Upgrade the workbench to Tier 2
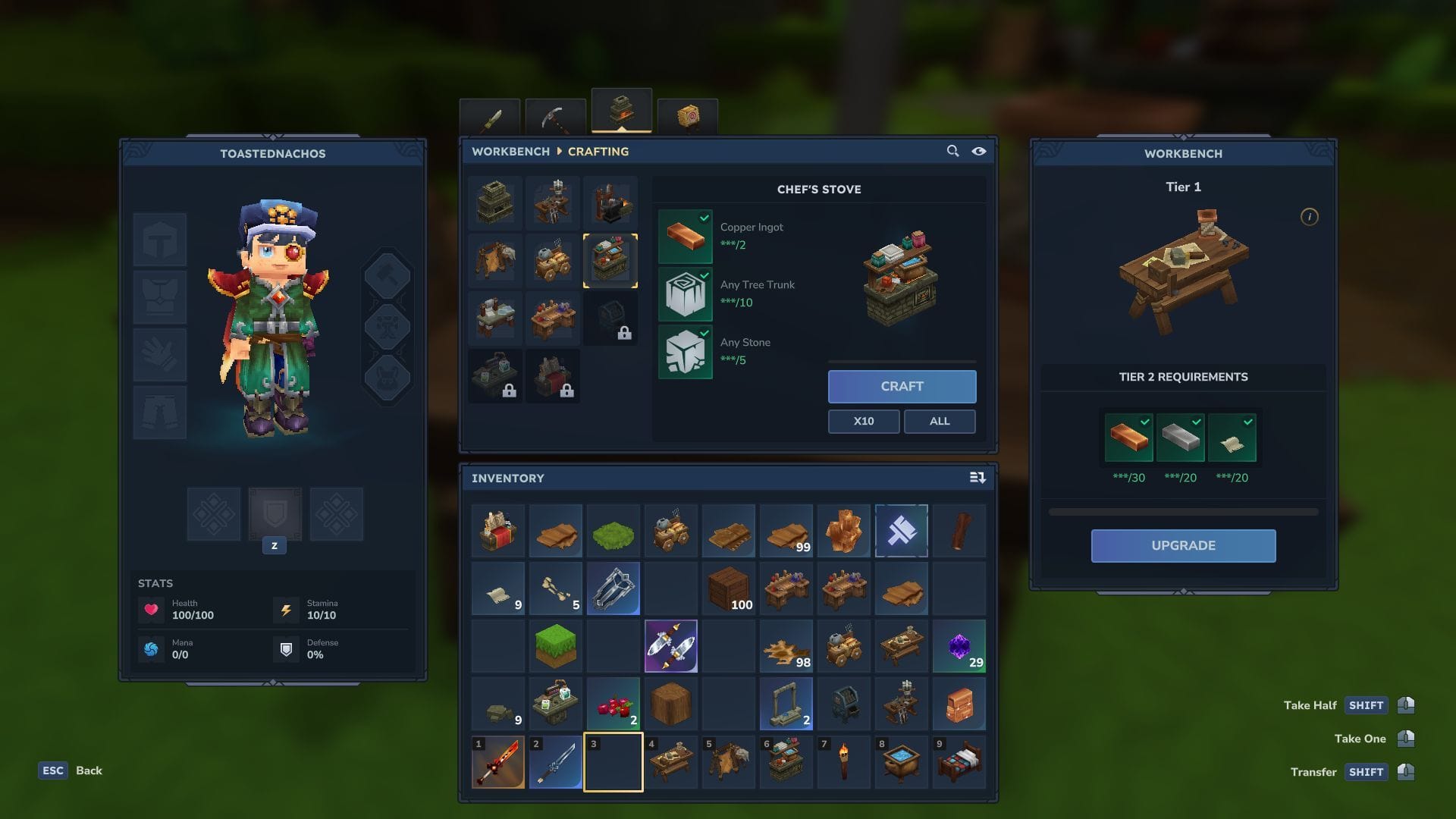1456x819 pixels. (x=1183, y=545)
